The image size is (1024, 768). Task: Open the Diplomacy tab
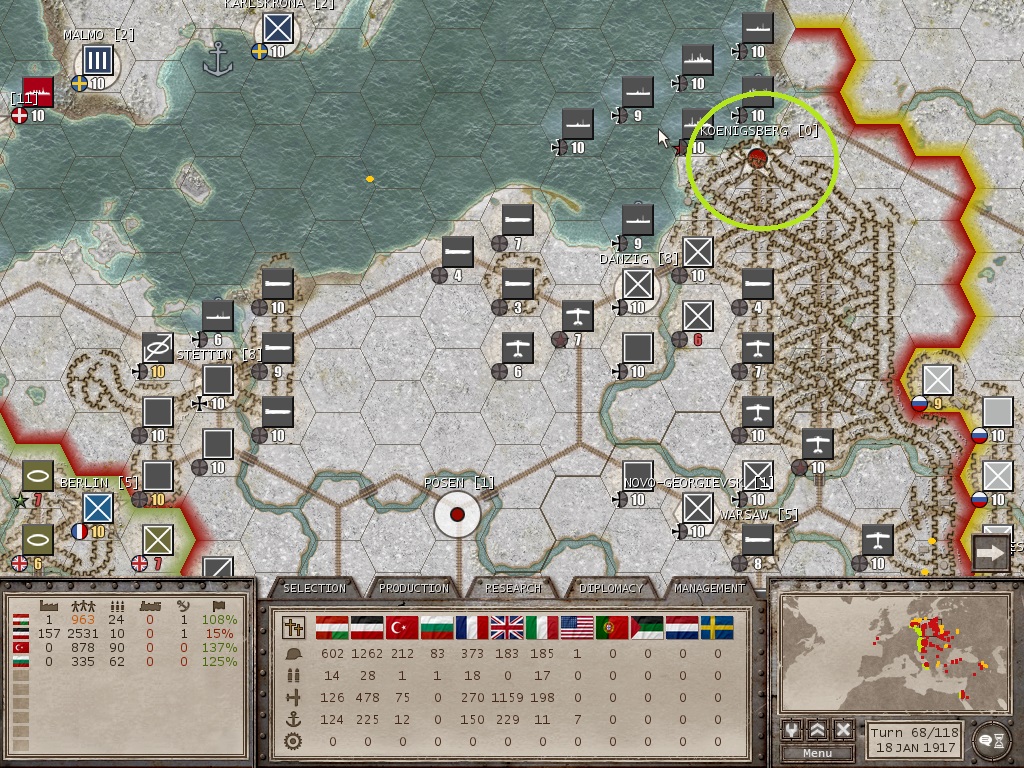click(x=611, y=588)
